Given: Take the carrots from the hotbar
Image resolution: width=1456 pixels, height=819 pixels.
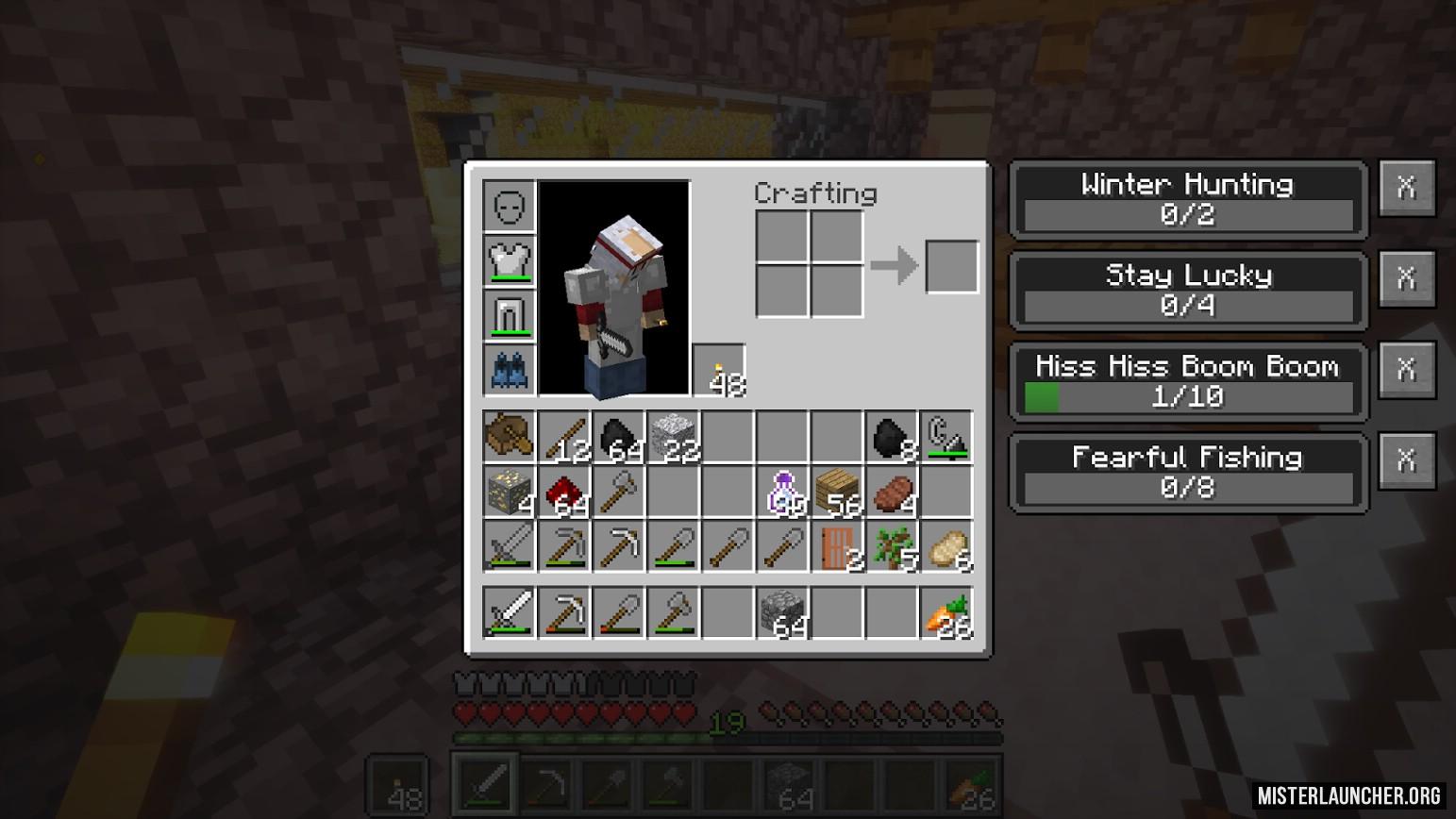Looking at the screenshot, I should 947,613.
